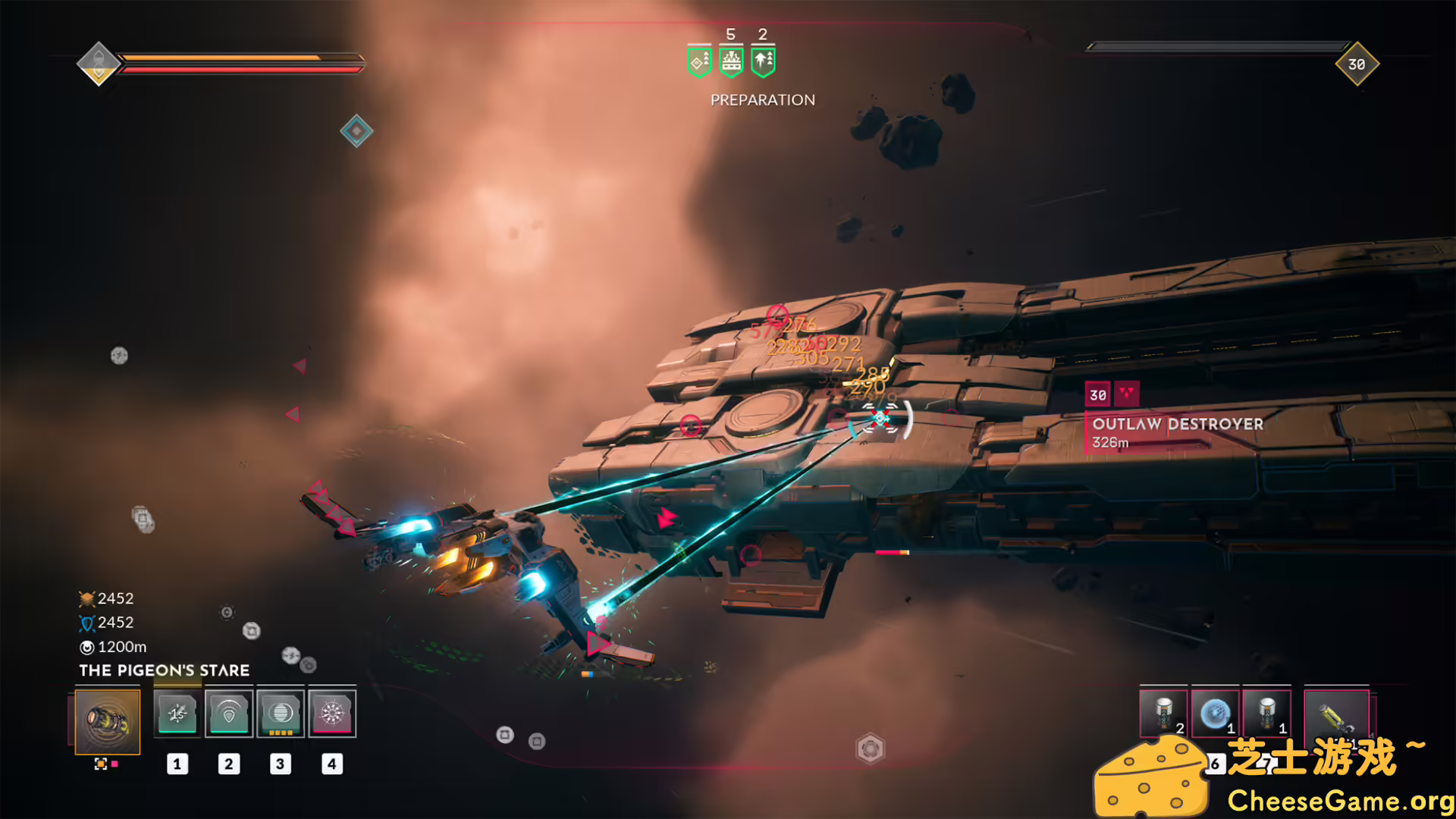Select the blue energy orb consumable
The height and width of the screenshot is (819, 1456).
tap(1216, 713)
